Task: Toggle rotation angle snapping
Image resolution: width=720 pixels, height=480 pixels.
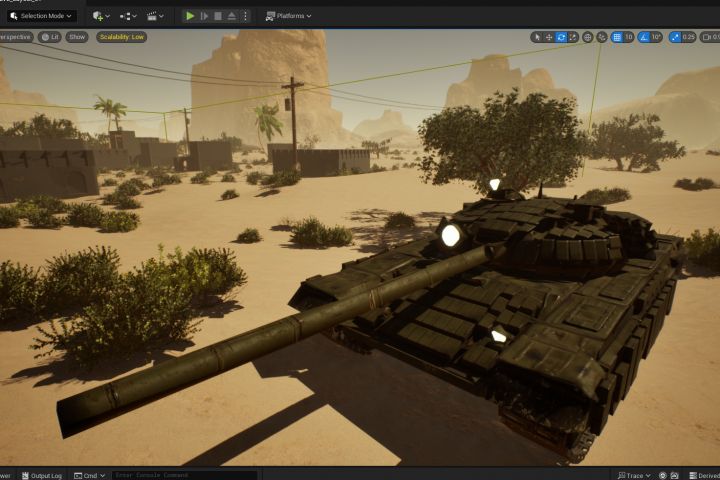Action: (x=644, y=37)
